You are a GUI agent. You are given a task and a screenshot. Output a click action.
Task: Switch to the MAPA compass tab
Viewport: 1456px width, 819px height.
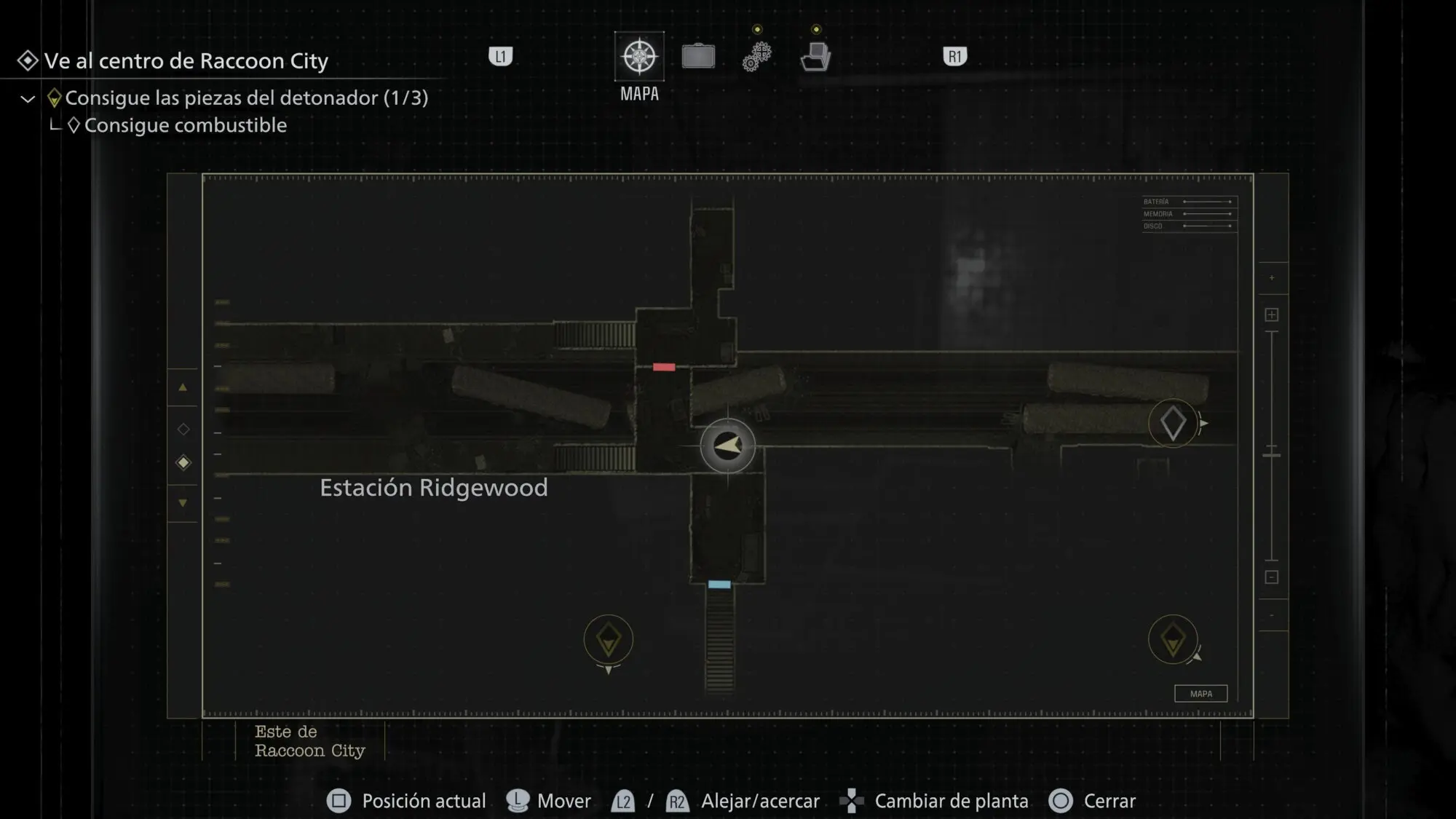639,57
